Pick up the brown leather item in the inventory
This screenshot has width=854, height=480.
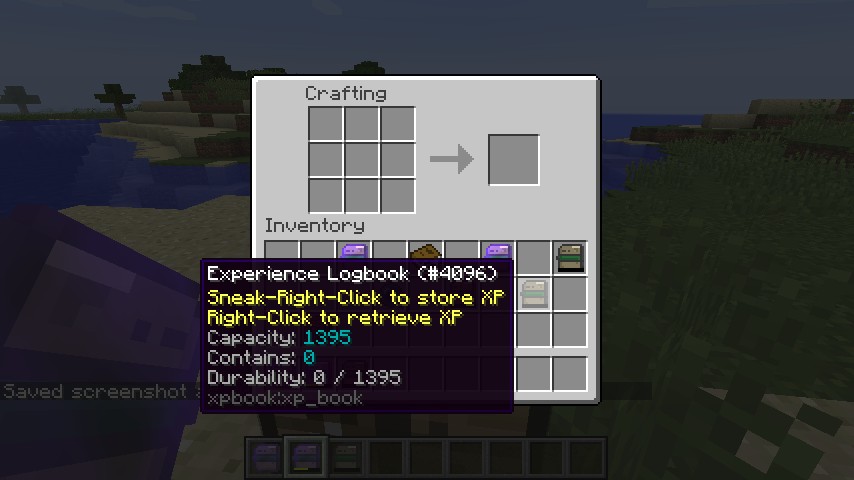point(425,252)
